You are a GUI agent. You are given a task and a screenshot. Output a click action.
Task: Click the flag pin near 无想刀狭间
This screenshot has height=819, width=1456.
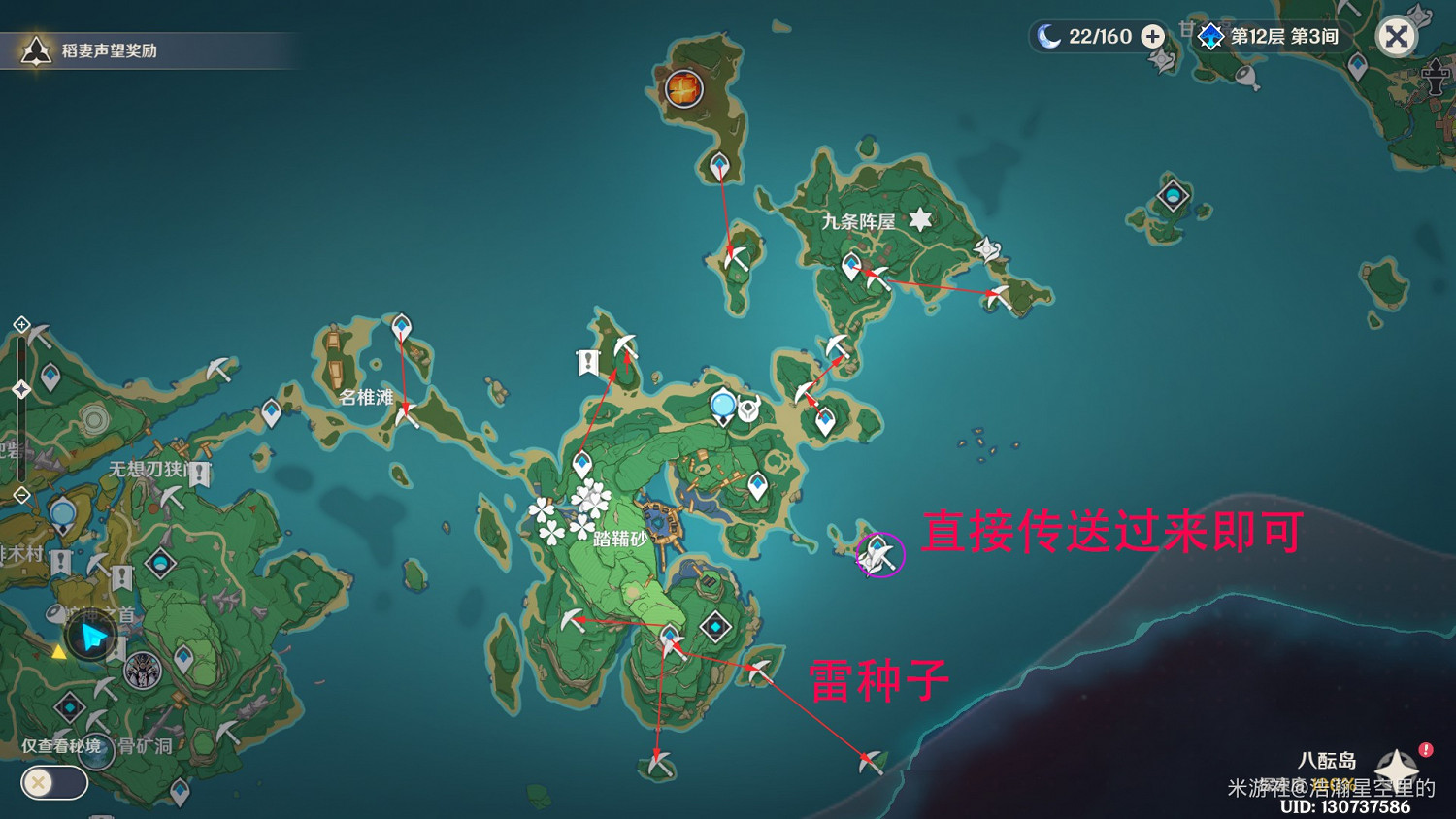pyautogui.click(x=198, y=473)
